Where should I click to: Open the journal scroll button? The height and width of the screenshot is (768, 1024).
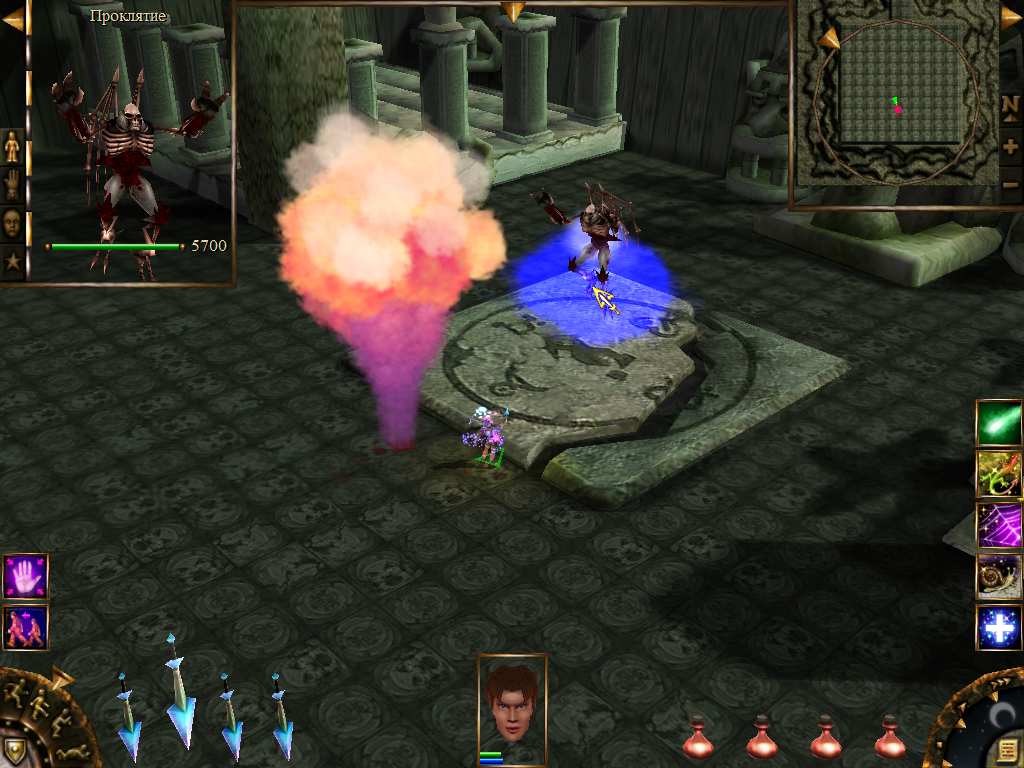click(x=1005, y=750)
